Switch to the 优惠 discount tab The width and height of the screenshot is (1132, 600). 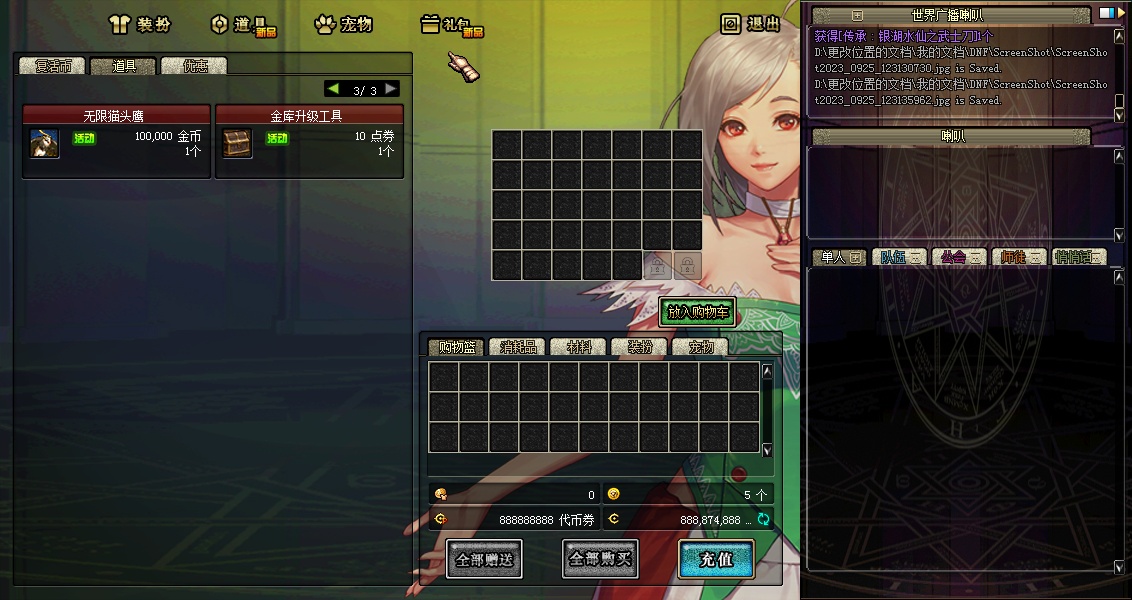click(194, 66)
